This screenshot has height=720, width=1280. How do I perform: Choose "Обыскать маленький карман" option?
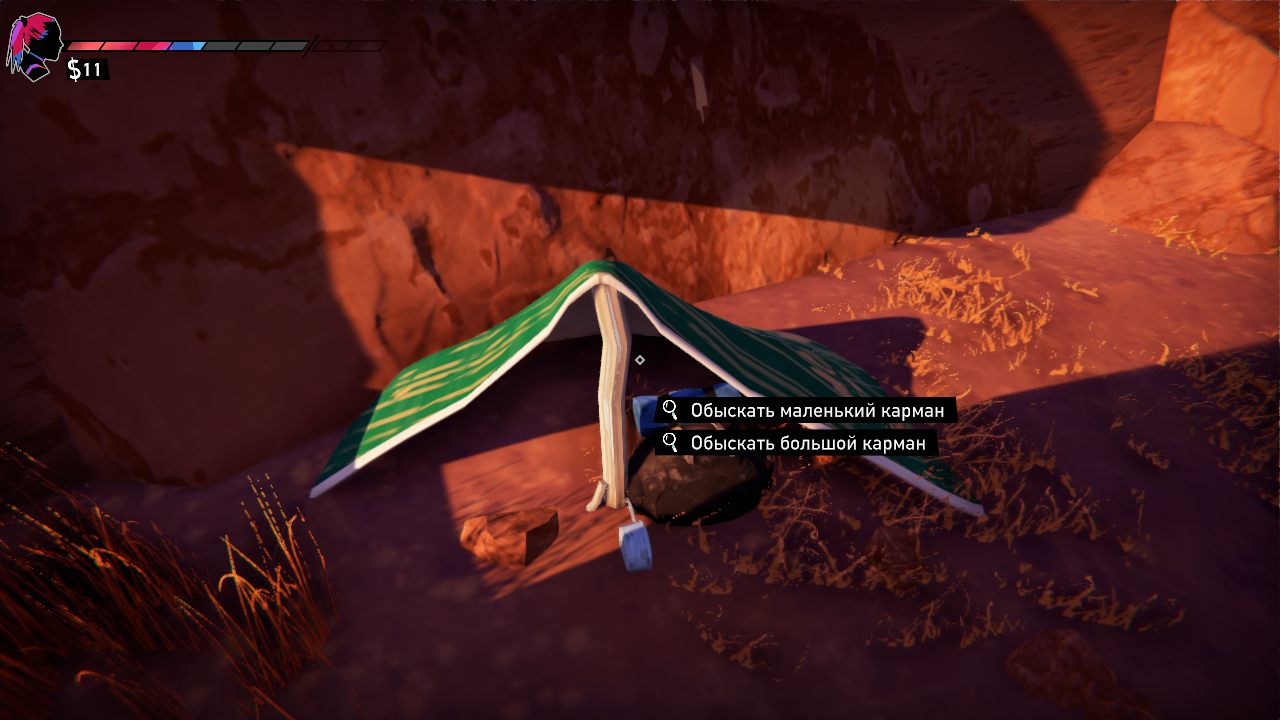click(805, 410)
